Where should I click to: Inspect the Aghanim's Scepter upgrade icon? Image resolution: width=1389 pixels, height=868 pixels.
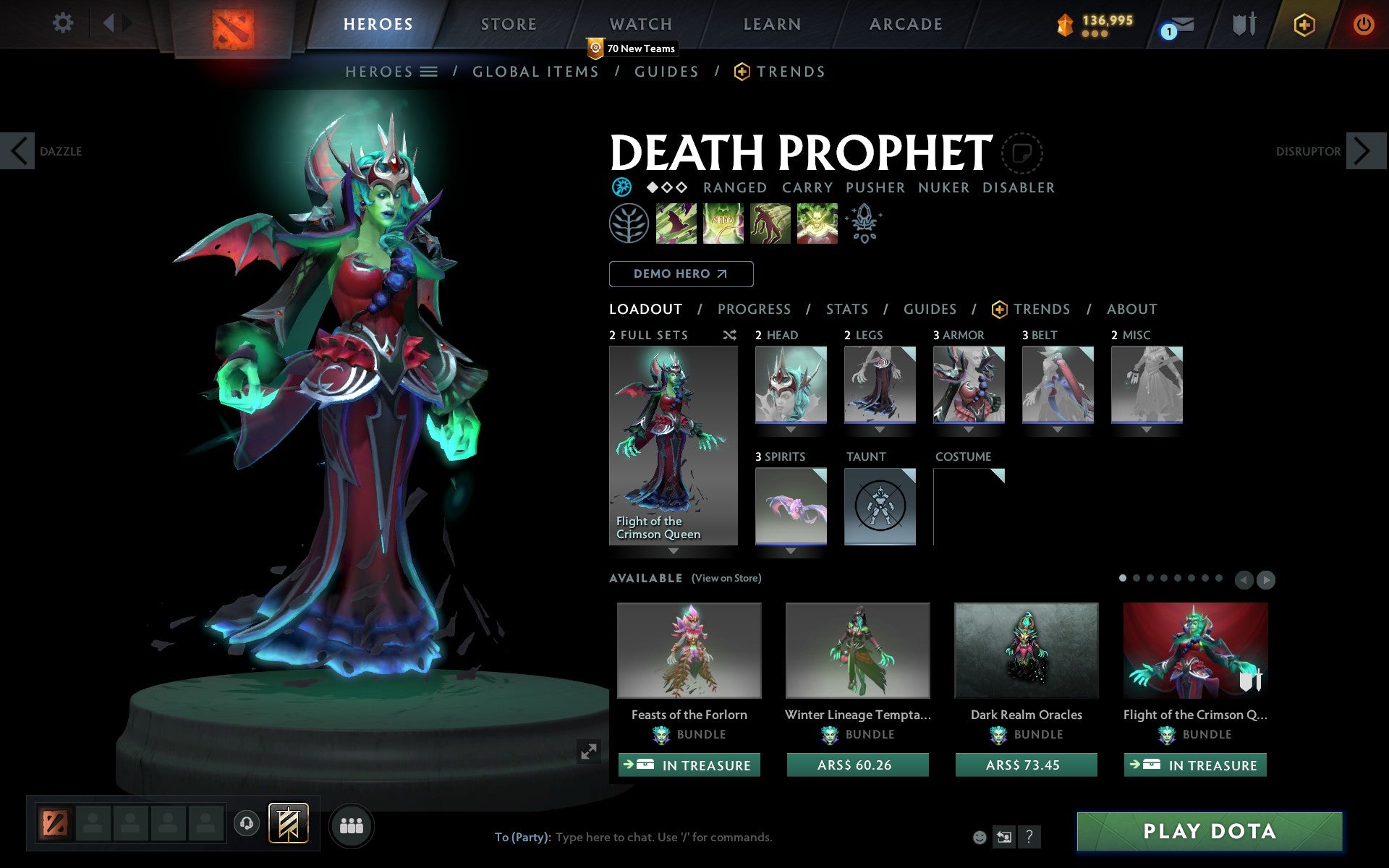(865, 224)
